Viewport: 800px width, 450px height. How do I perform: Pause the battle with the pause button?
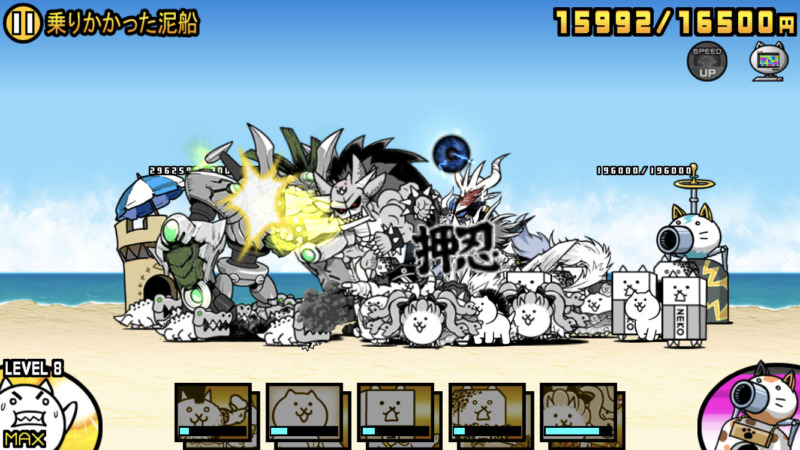(x=21, y=24)
